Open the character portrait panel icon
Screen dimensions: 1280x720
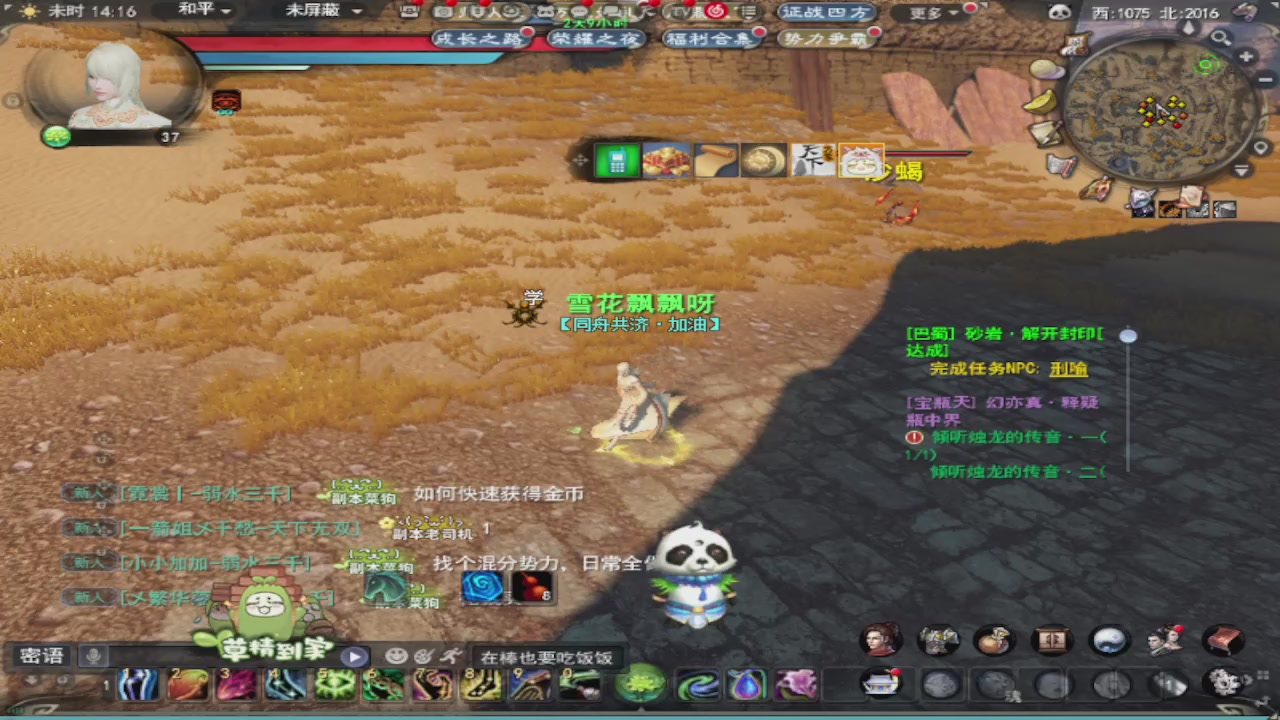pyautogui.click(x=880, y=640)
